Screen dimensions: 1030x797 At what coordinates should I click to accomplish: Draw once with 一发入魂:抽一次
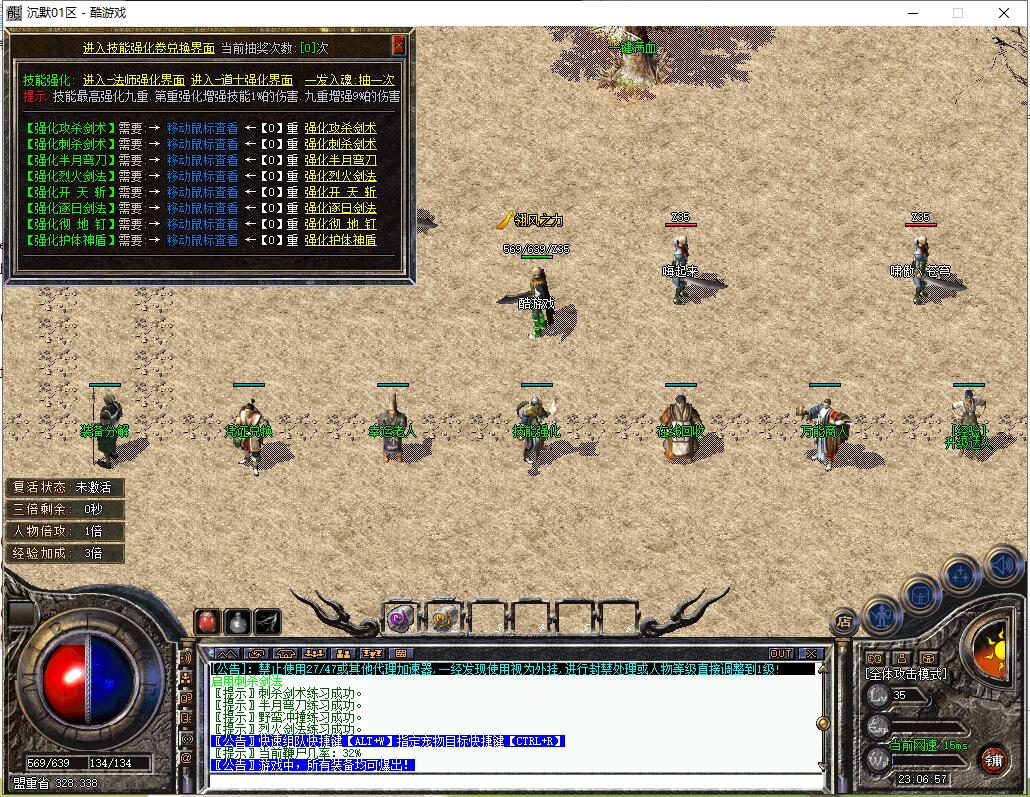(349, 80)
